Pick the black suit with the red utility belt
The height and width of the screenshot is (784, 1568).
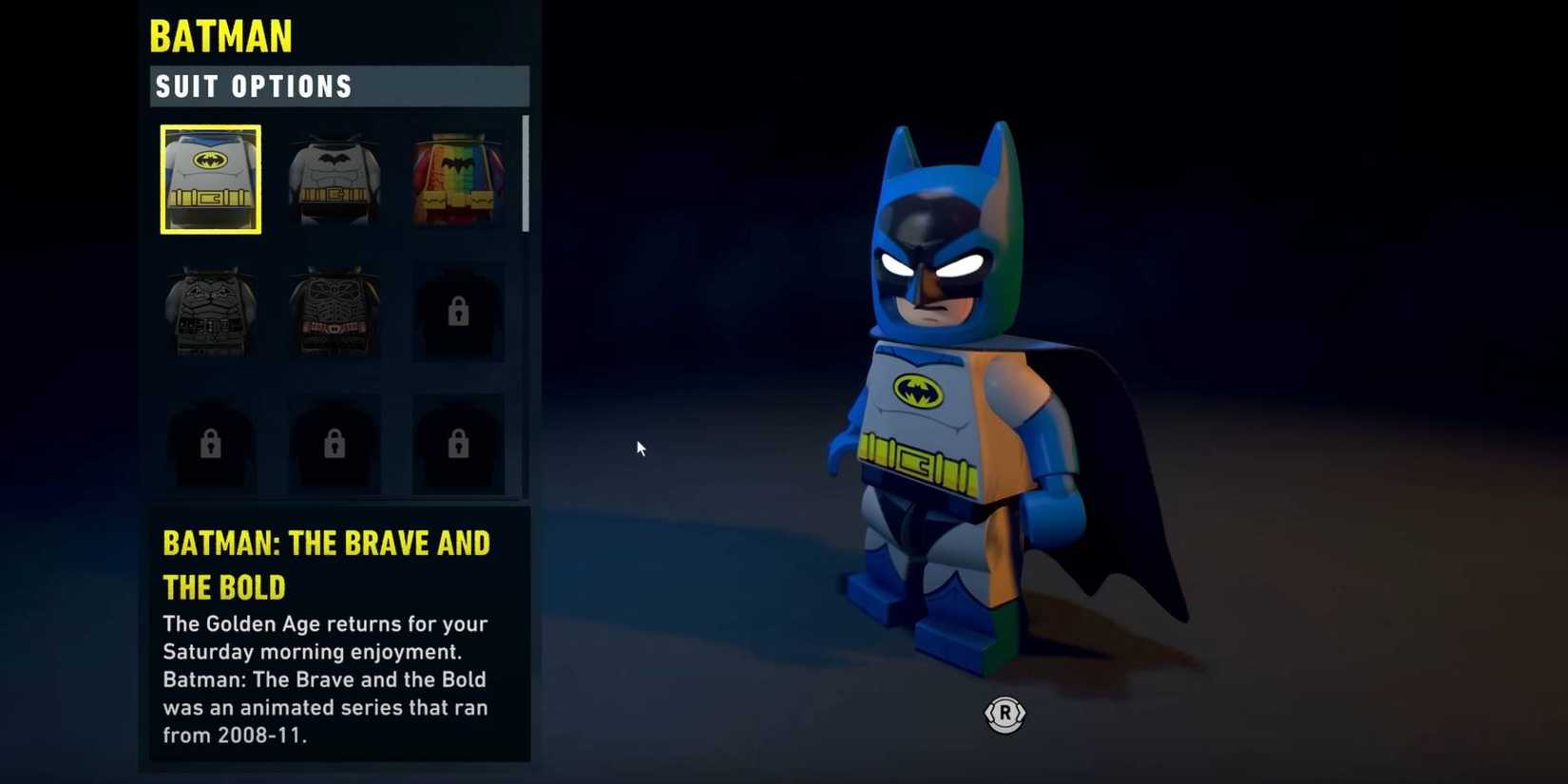click(334, 312)
